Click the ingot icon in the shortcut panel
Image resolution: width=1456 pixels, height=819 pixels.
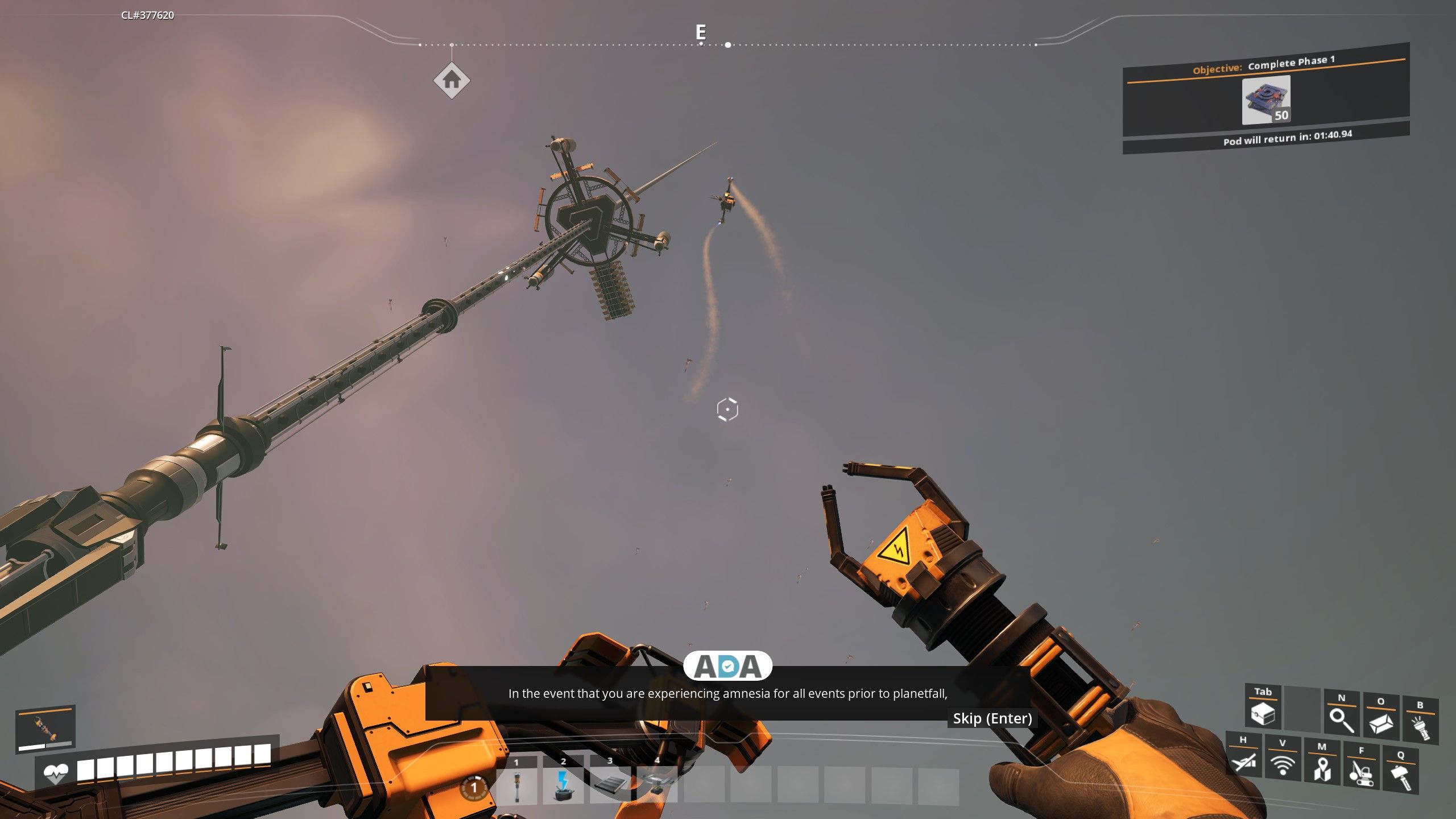click(1381, 722)
